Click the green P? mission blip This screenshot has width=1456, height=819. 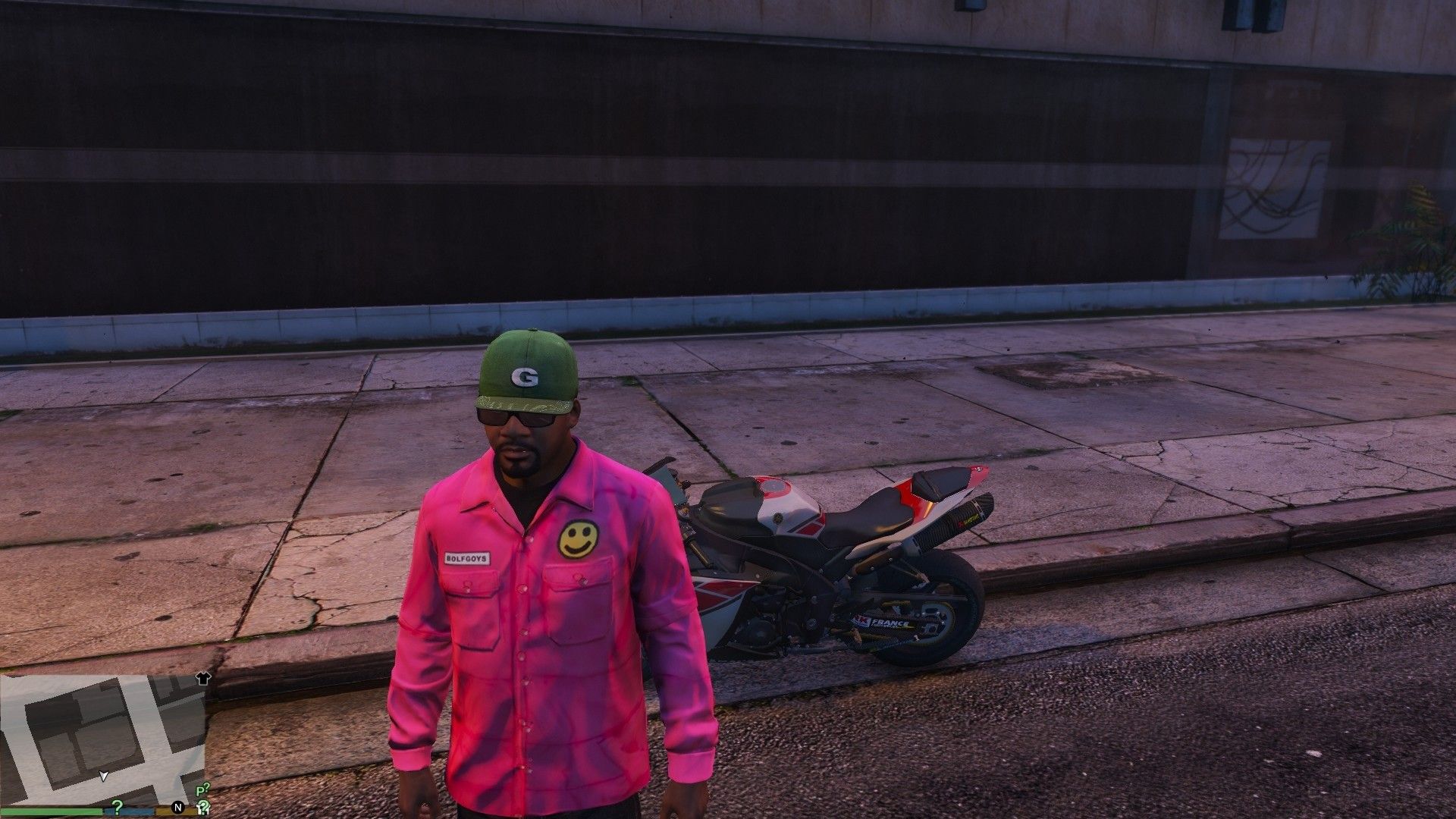tap(202, 789)
